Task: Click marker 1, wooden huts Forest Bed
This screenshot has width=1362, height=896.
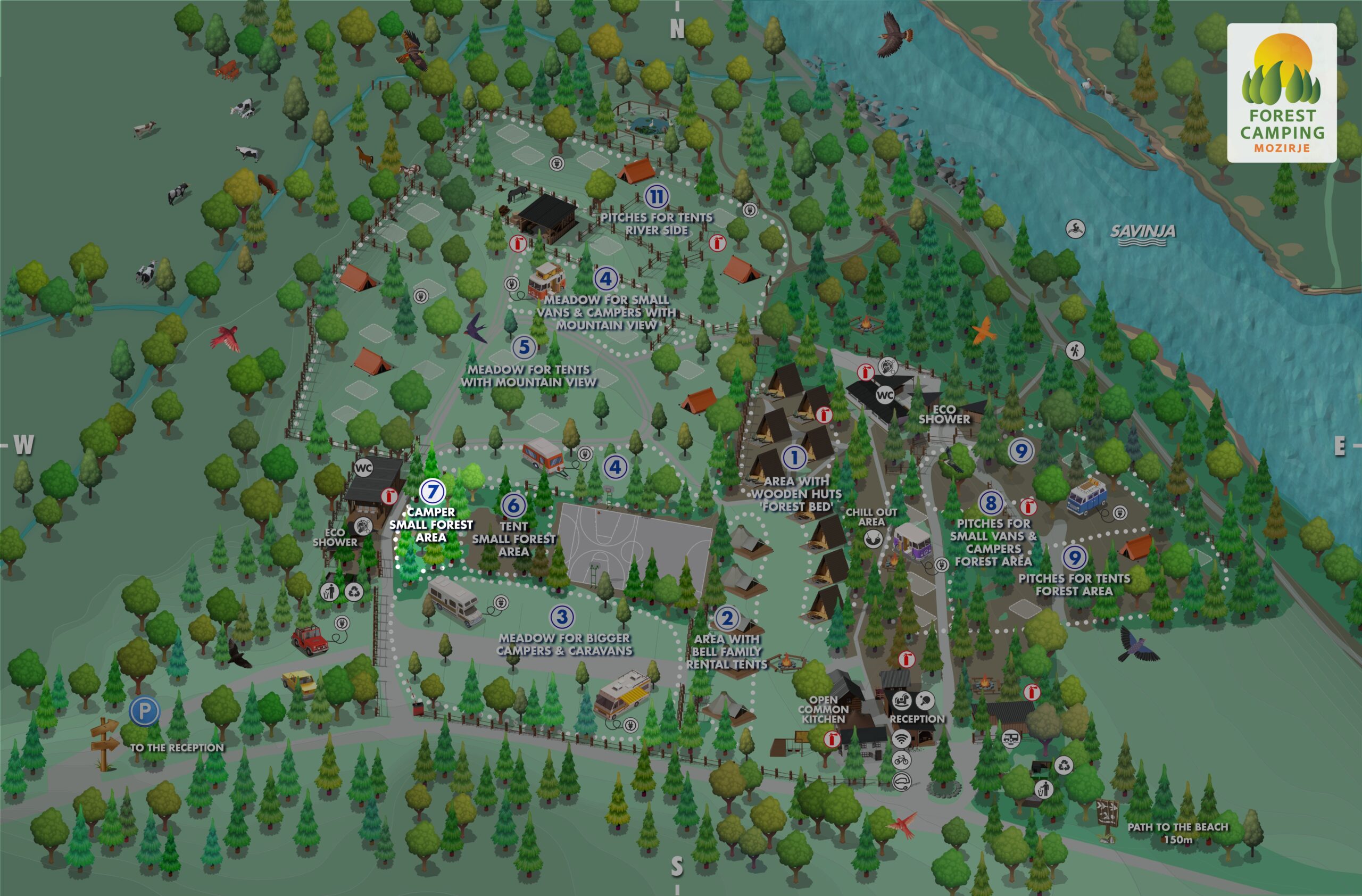Action: click(x=794, y=457)
